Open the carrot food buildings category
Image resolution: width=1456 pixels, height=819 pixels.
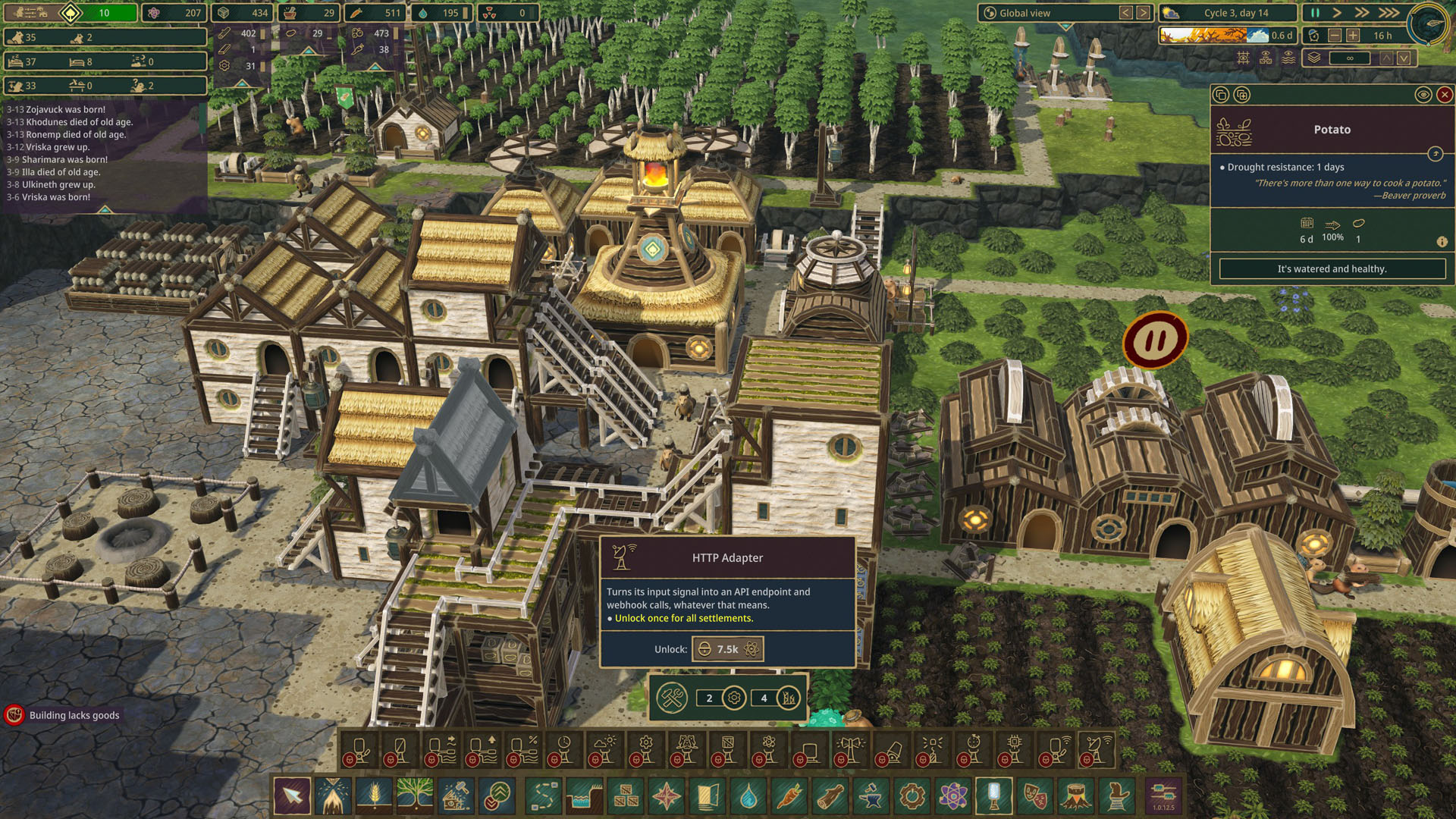(789, 796)
